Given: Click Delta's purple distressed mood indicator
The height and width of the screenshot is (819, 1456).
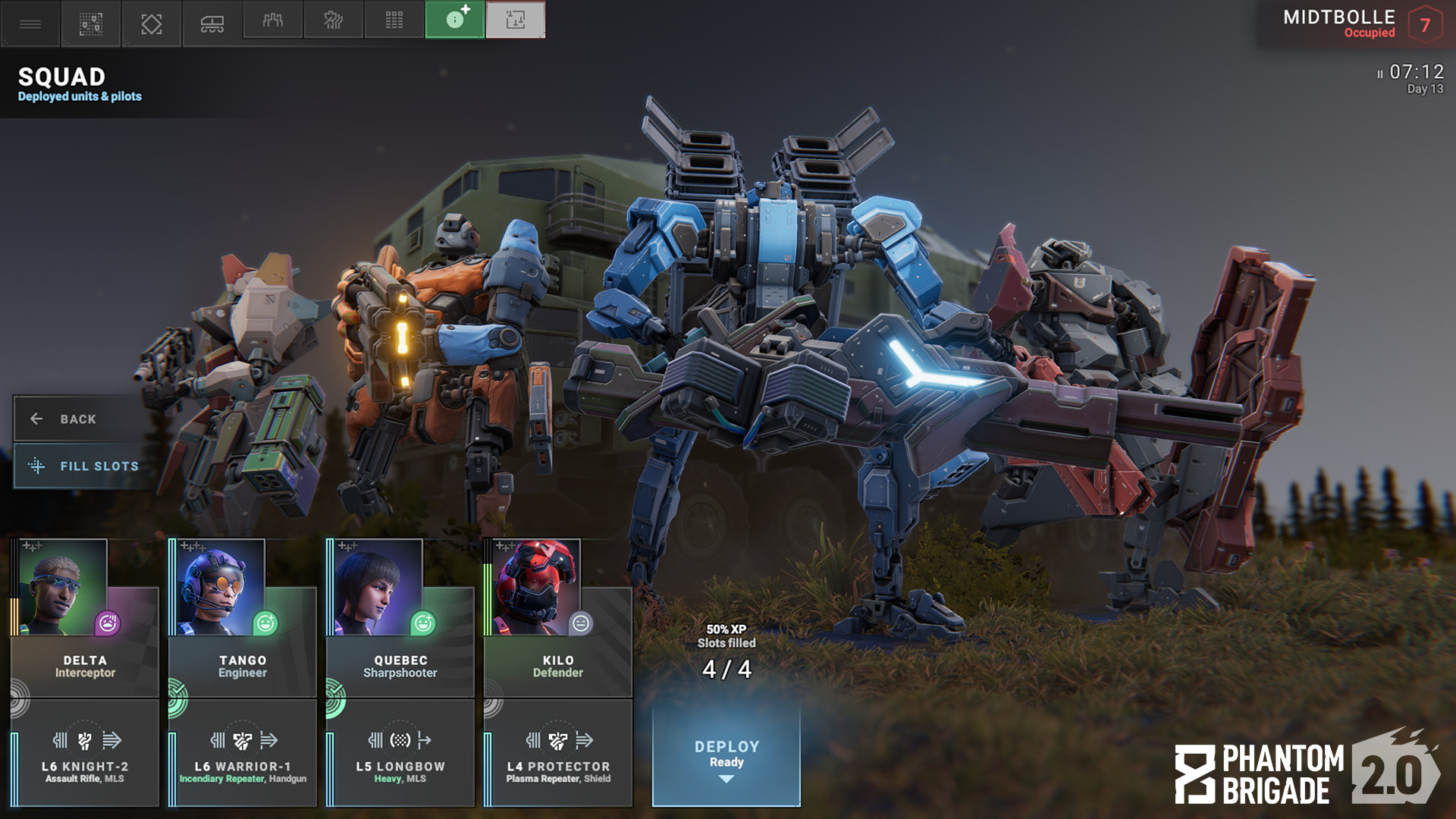Looking at the screenshot, I should (108, 624).
